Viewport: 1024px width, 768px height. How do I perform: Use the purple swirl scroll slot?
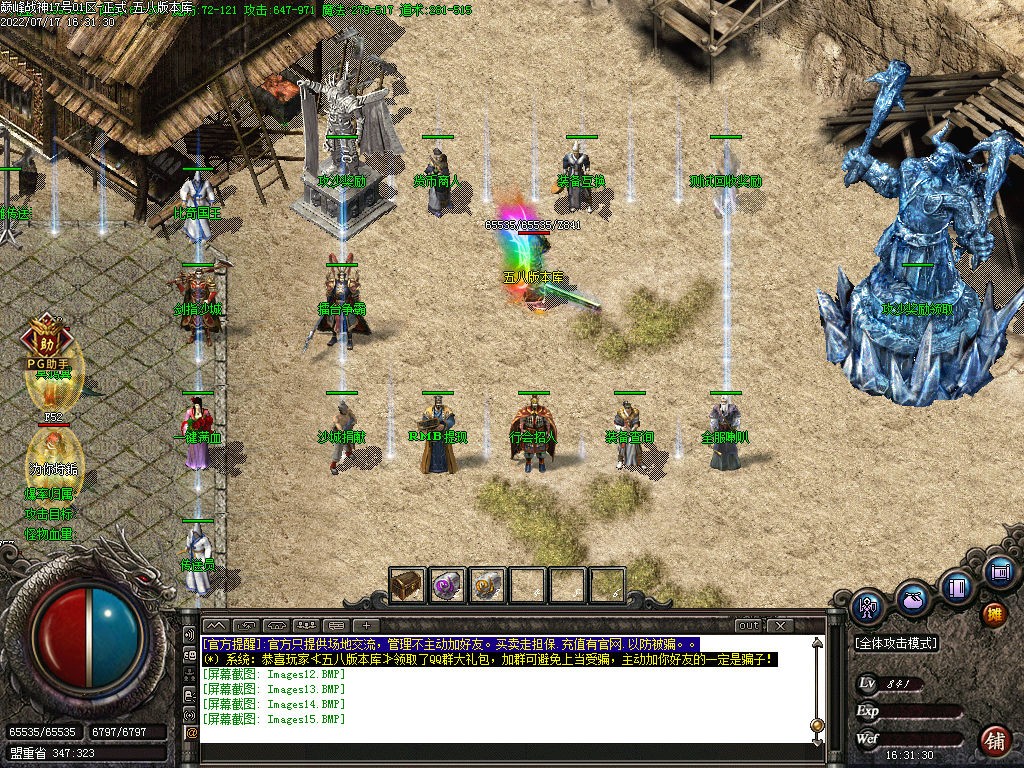[447, 585]
